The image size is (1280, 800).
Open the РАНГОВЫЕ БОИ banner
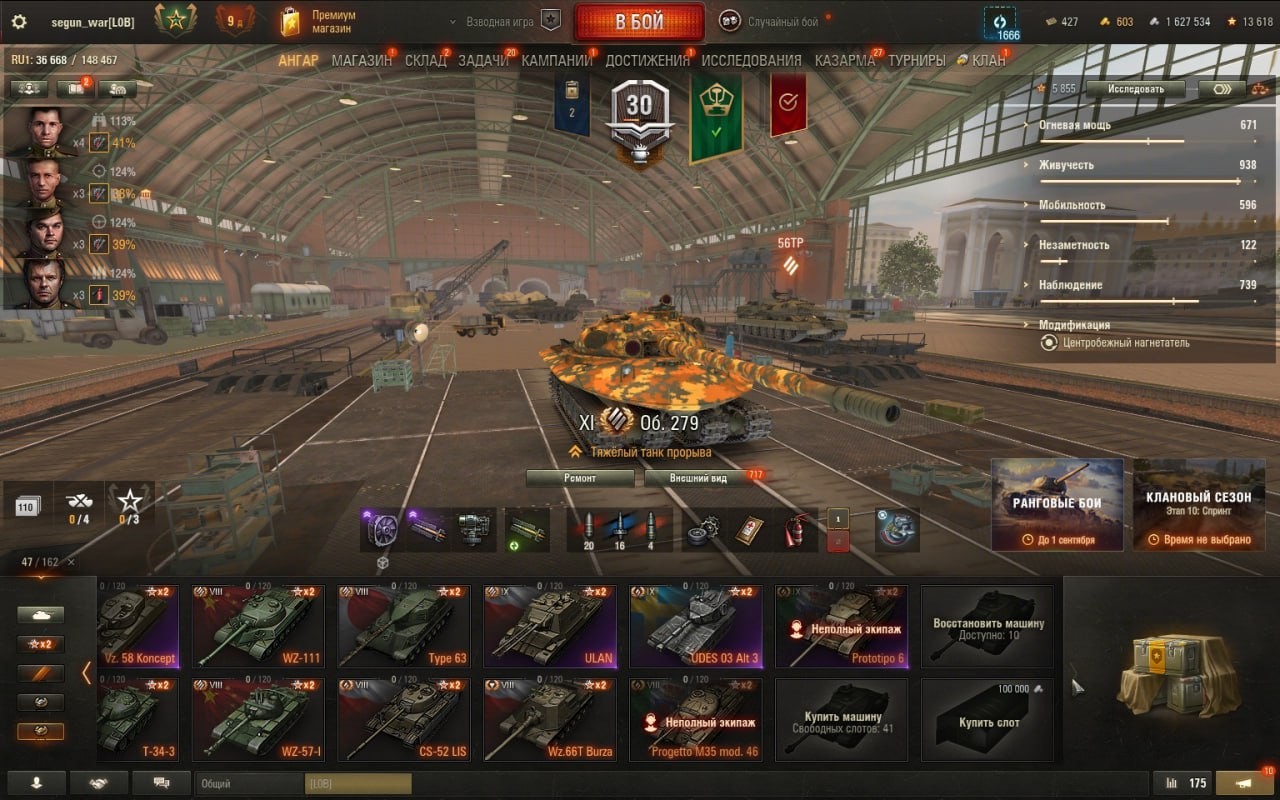1057,504
